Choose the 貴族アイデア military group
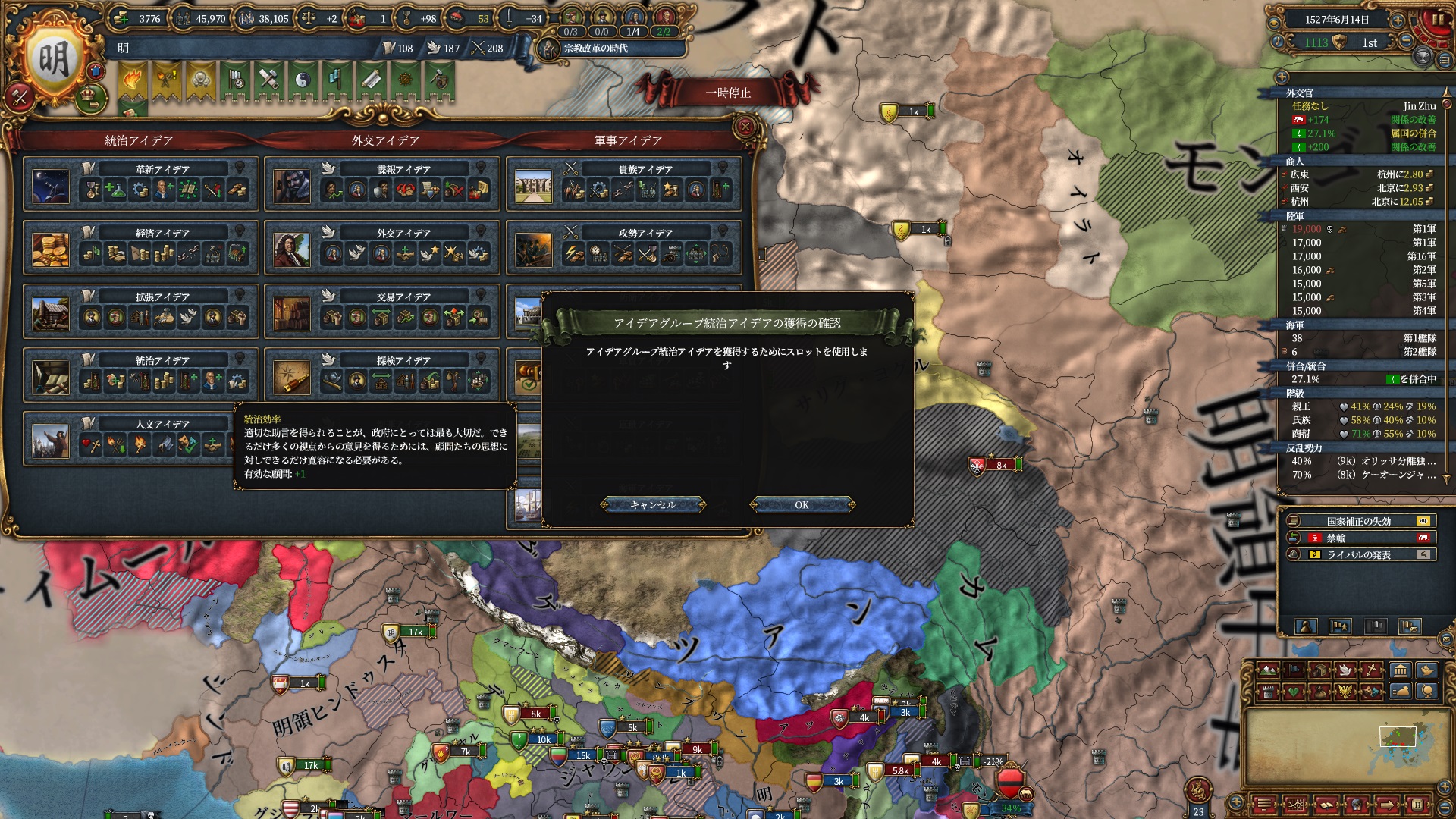The width and height of the screenshot is (1456, 819). (645, 170)
